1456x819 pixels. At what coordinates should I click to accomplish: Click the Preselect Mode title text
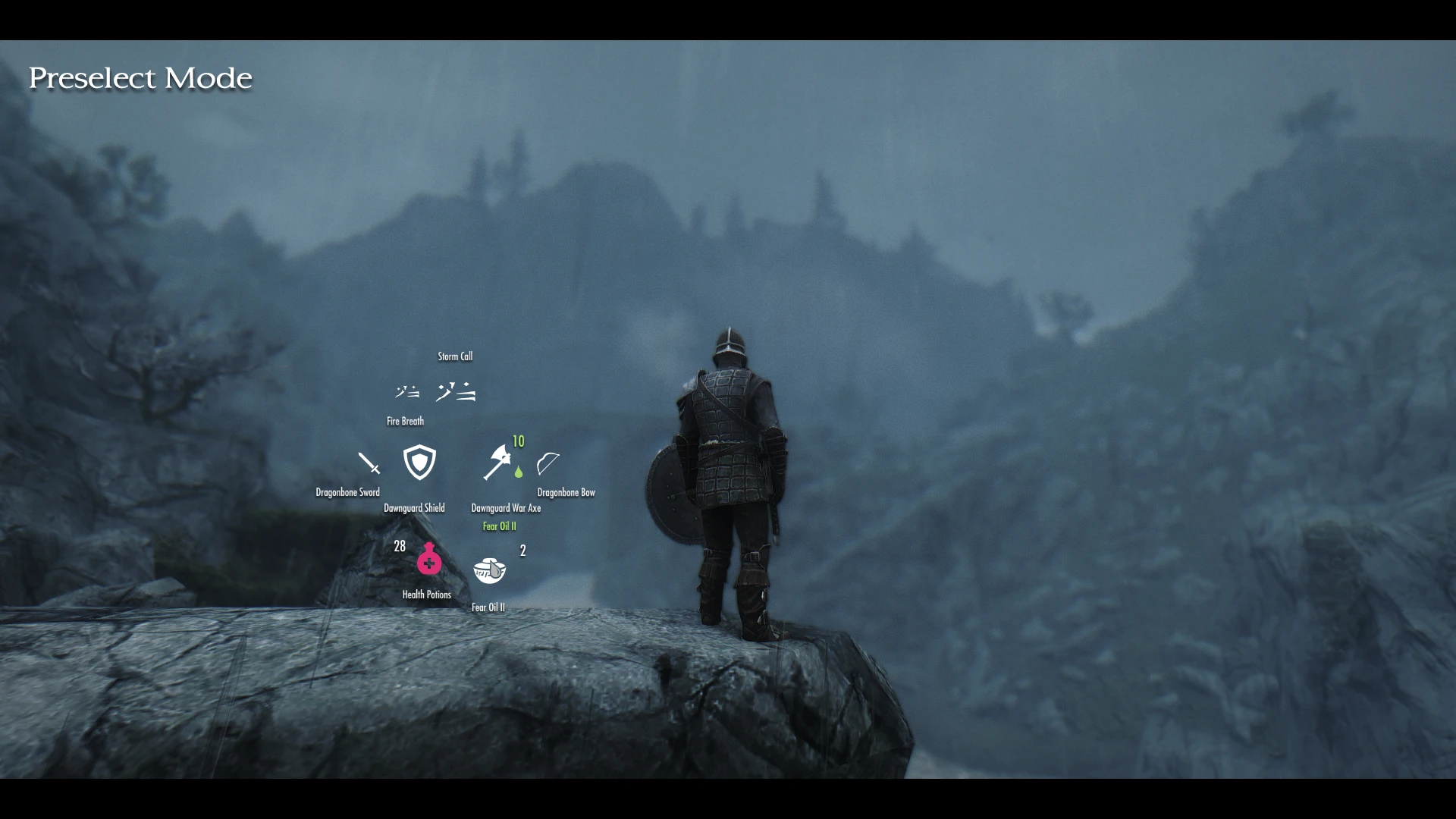pos(141,77)
